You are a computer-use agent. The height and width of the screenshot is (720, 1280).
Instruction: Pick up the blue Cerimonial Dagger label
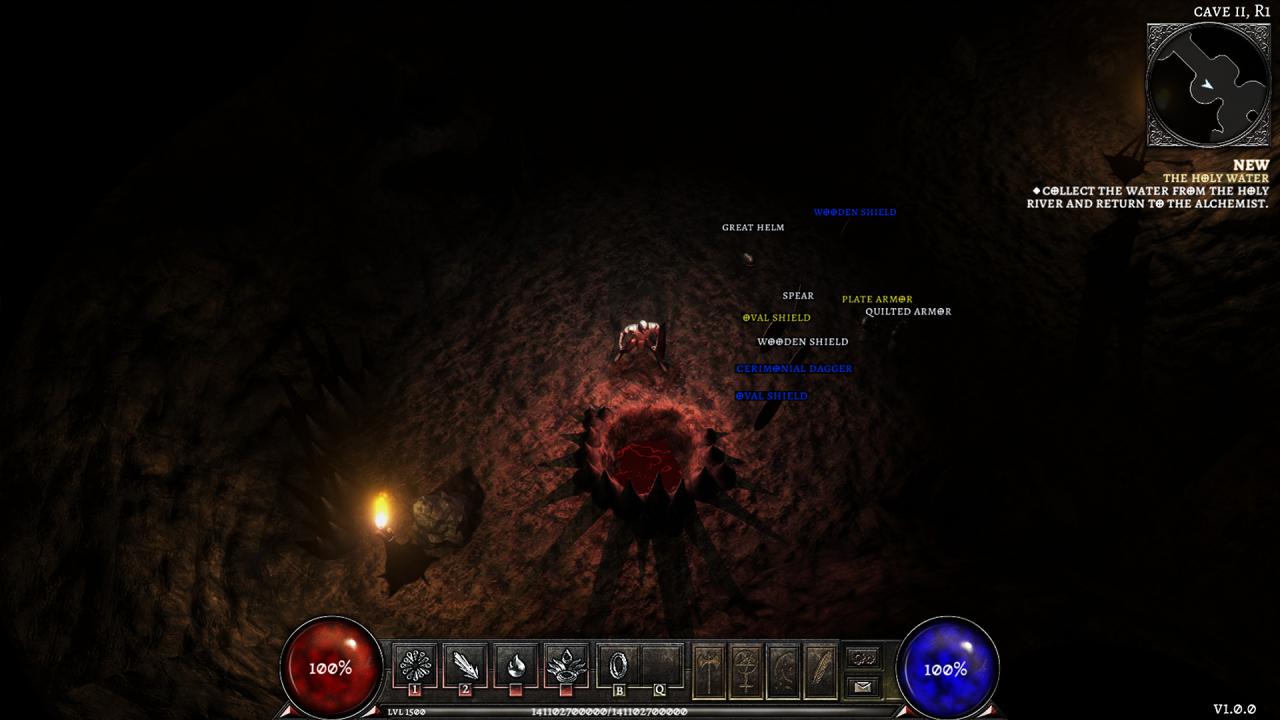pyautogui.click(x=794, y=369)
